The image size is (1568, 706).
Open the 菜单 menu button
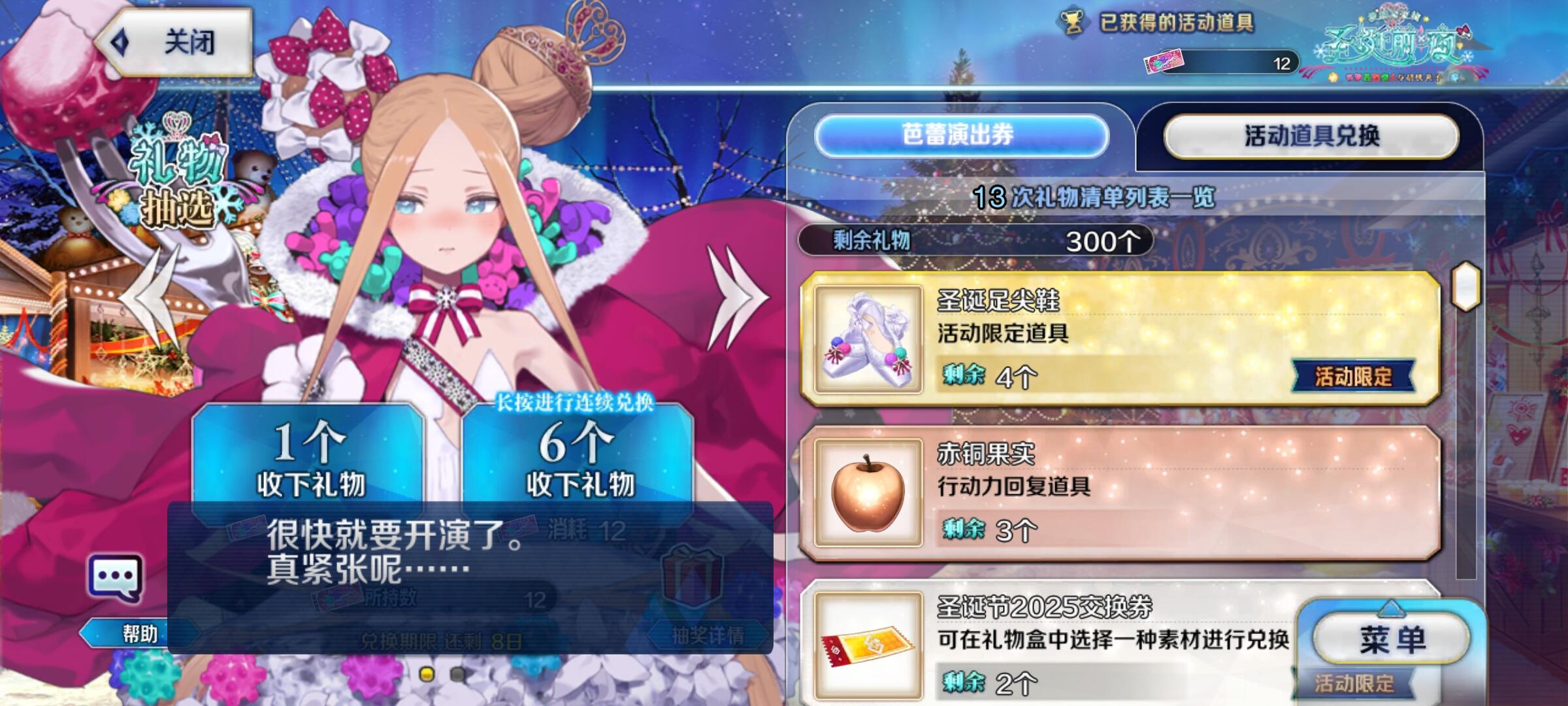pos(1392,639)
